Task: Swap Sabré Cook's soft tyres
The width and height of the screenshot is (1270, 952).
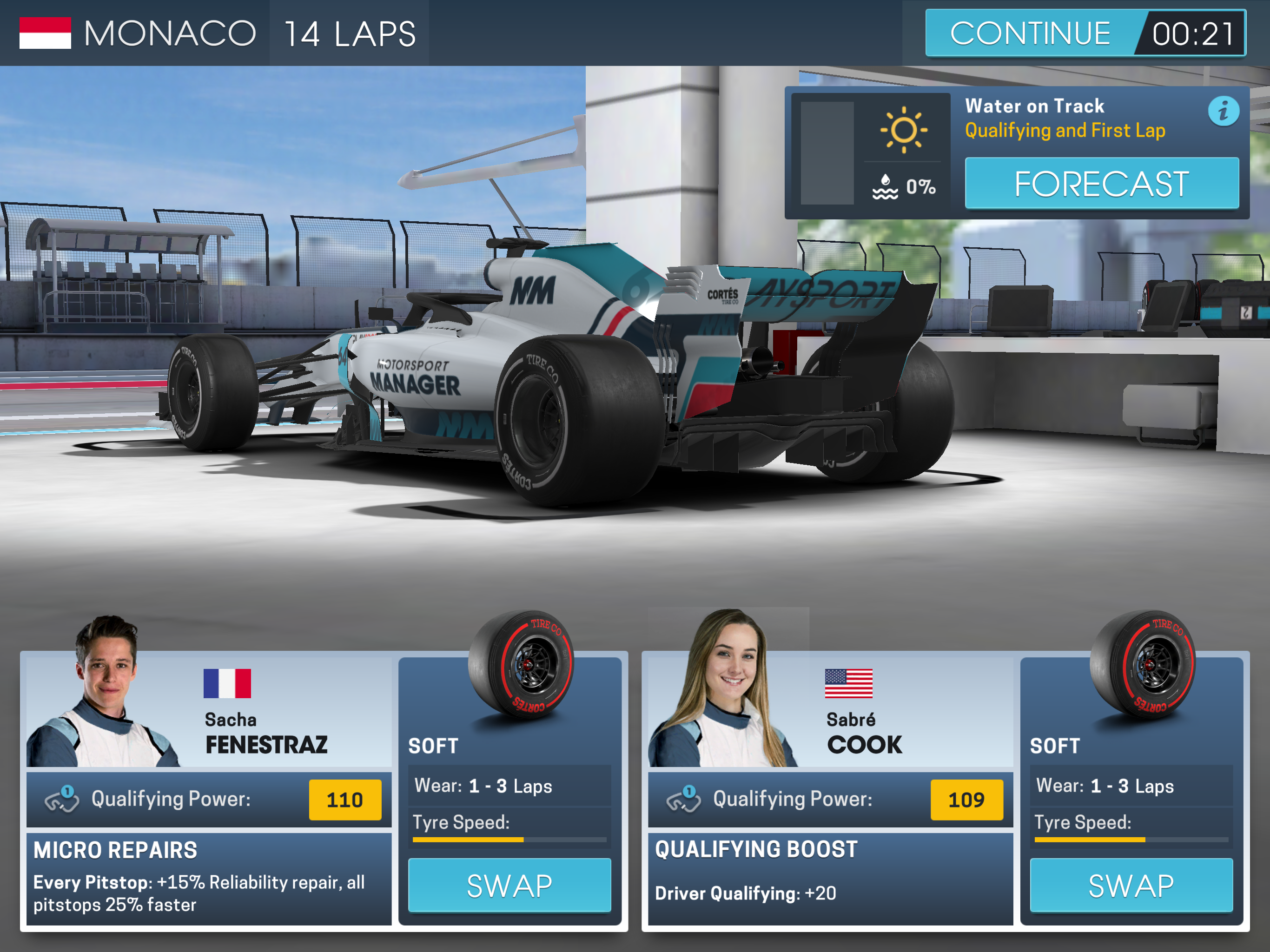Action: 1131,885
